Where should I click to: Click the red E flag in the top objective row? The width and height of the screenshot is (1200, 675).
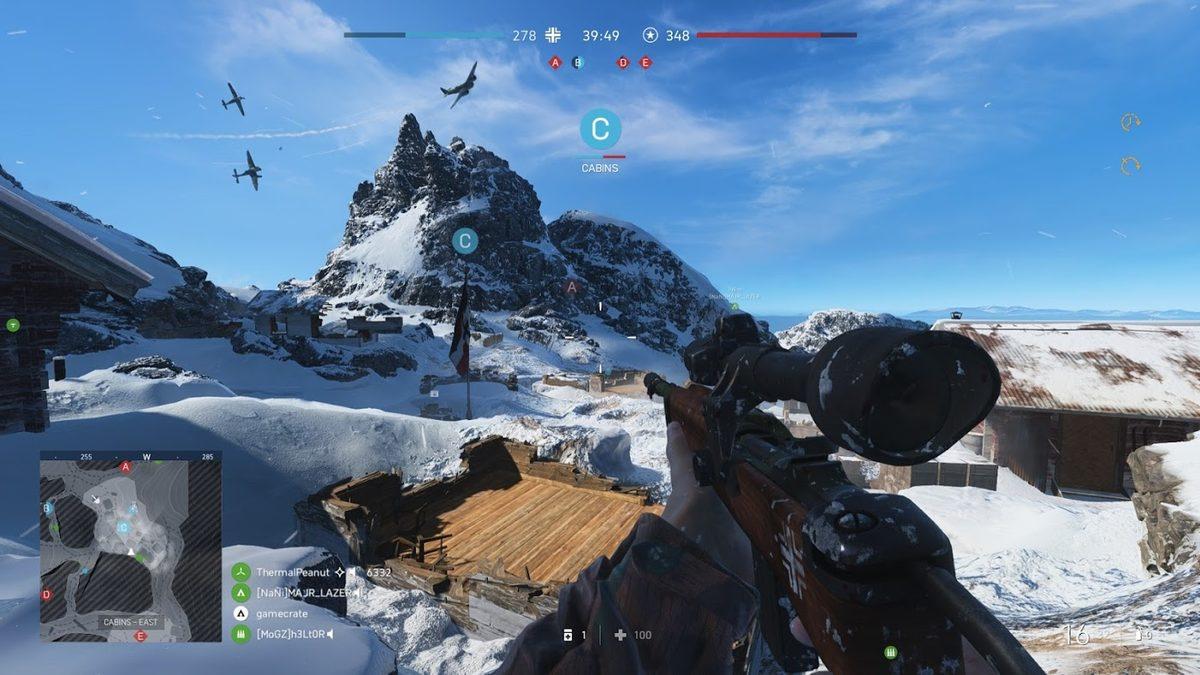click(x=645, y=62)
